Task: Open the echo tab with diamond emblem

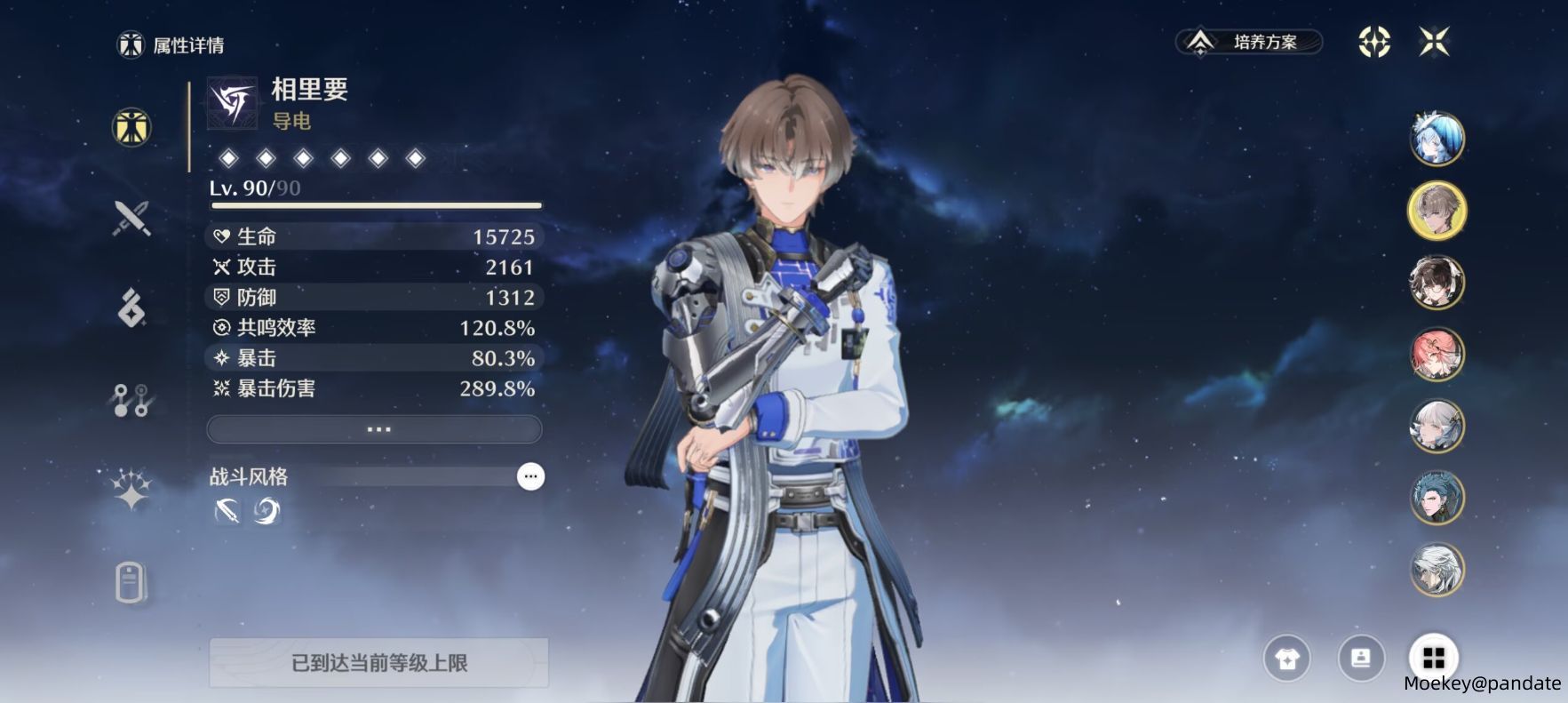Action: (131, 308)
